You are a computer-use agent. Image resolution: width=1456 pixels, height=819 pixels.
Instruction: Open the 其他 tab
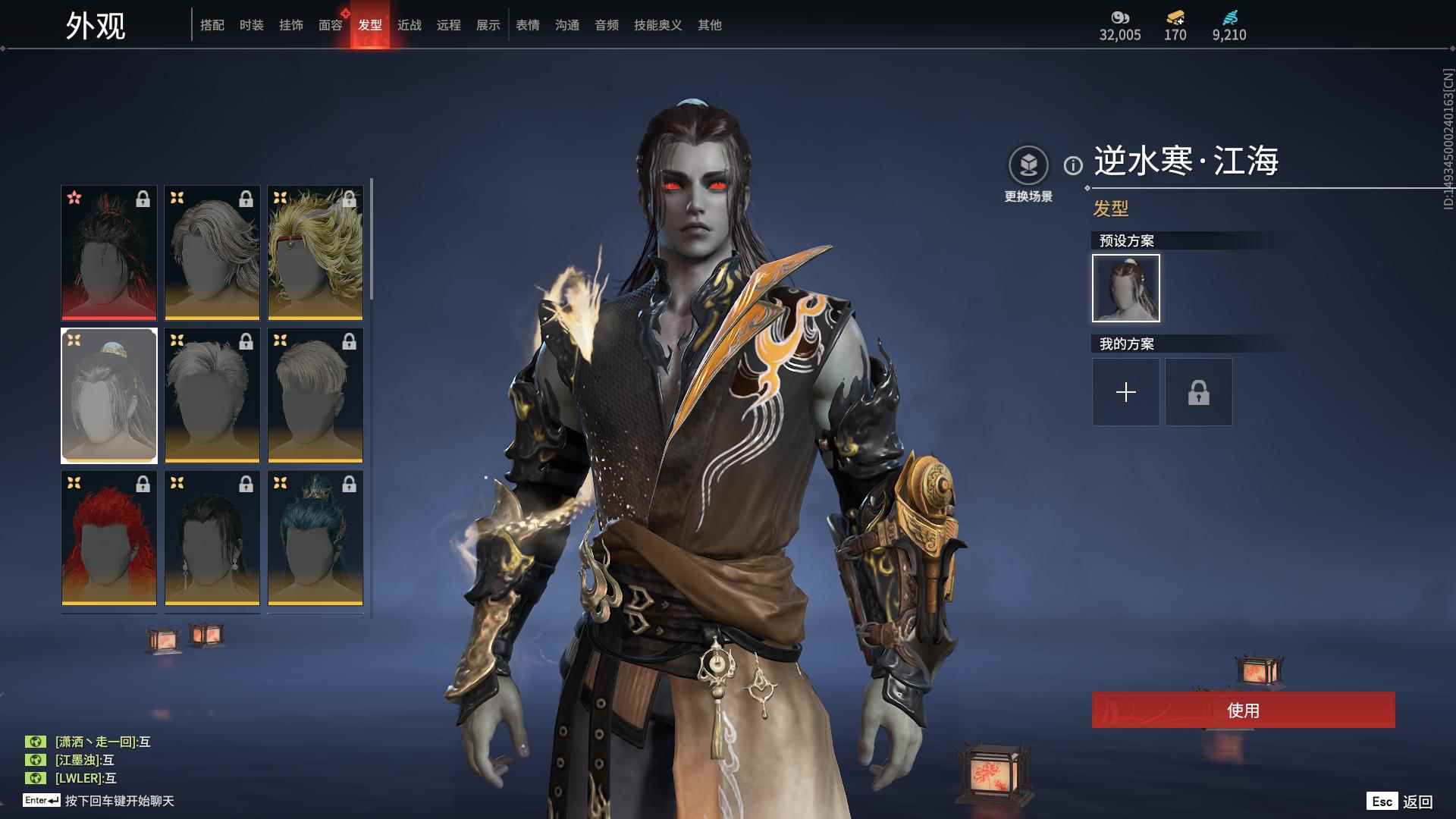click(710, 25)
